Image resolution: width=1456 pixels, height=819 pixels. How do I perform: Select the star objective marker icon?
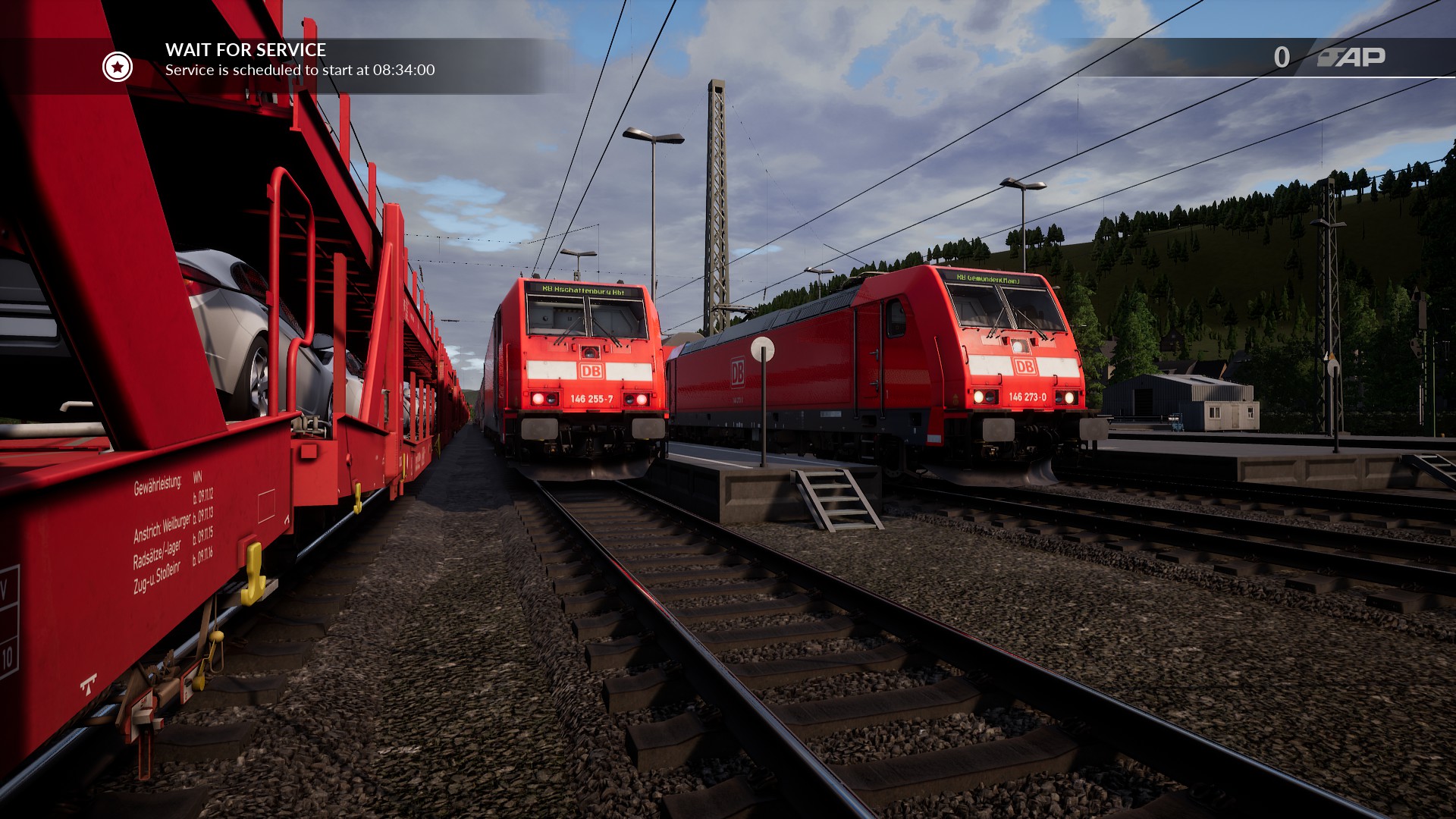point(118,67)
